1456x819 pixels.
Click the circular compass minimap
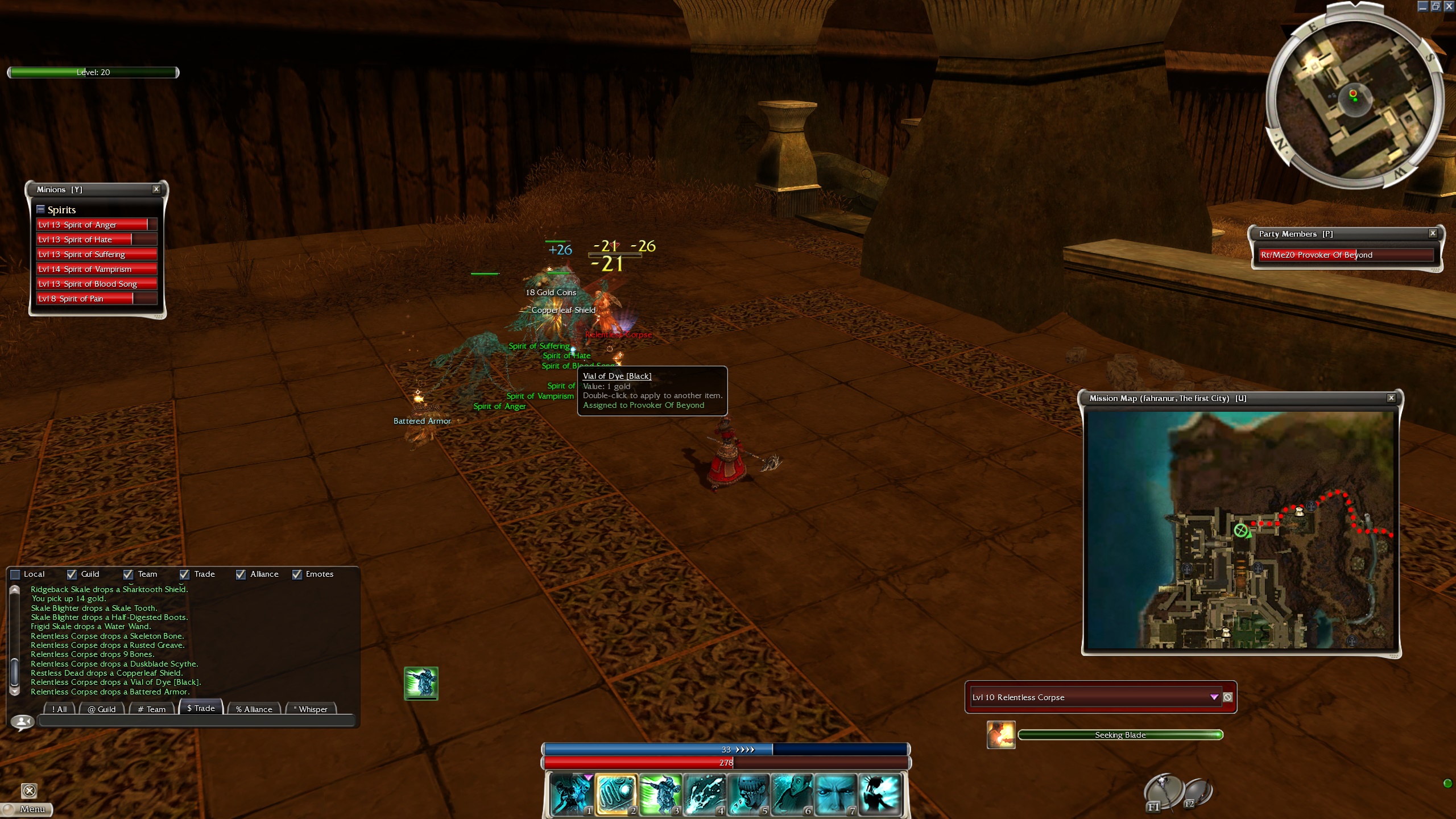(x=1355, y=97)
